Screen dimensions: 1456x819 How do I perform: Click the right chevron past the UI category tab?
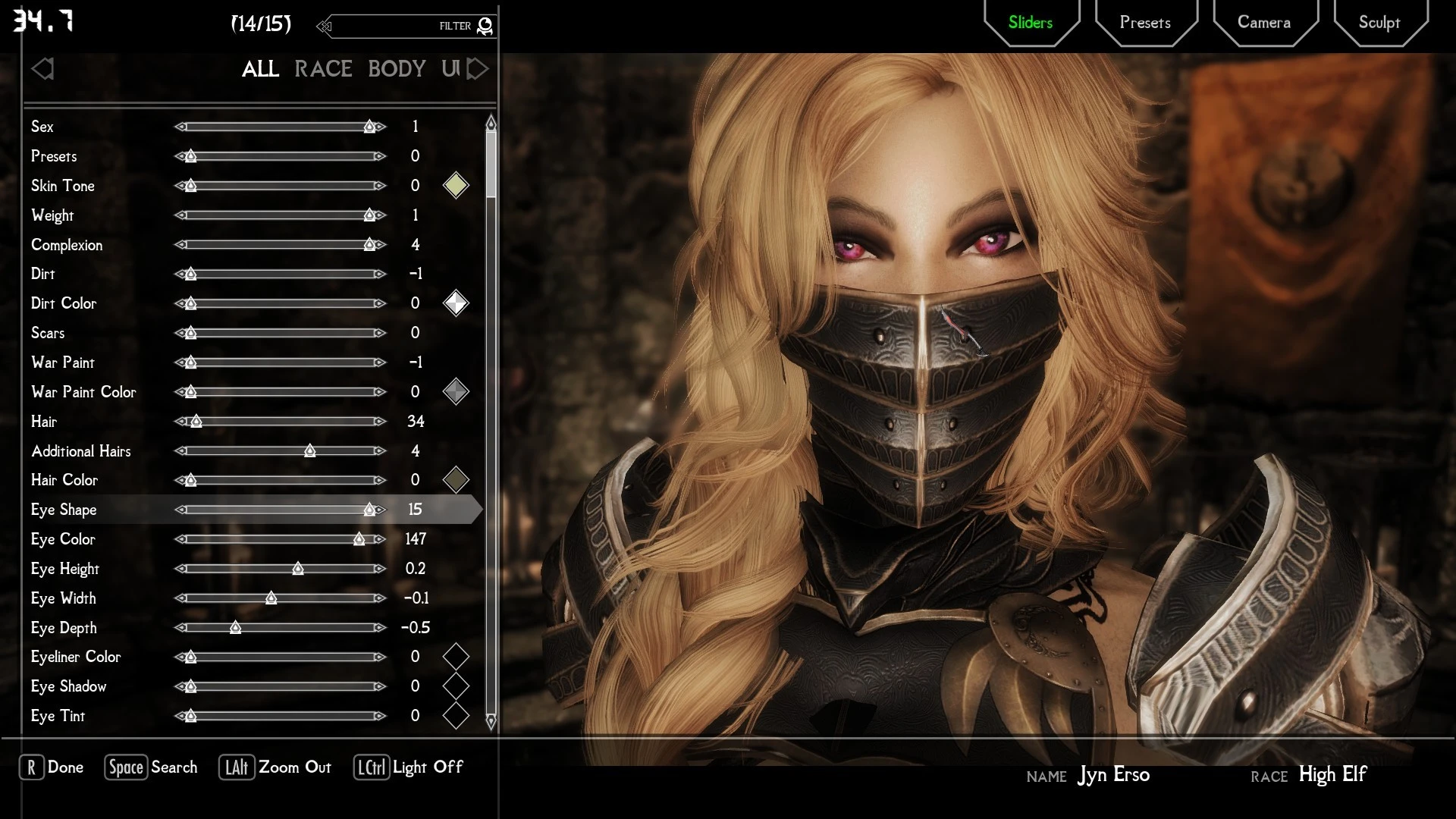tap(478, 68)
